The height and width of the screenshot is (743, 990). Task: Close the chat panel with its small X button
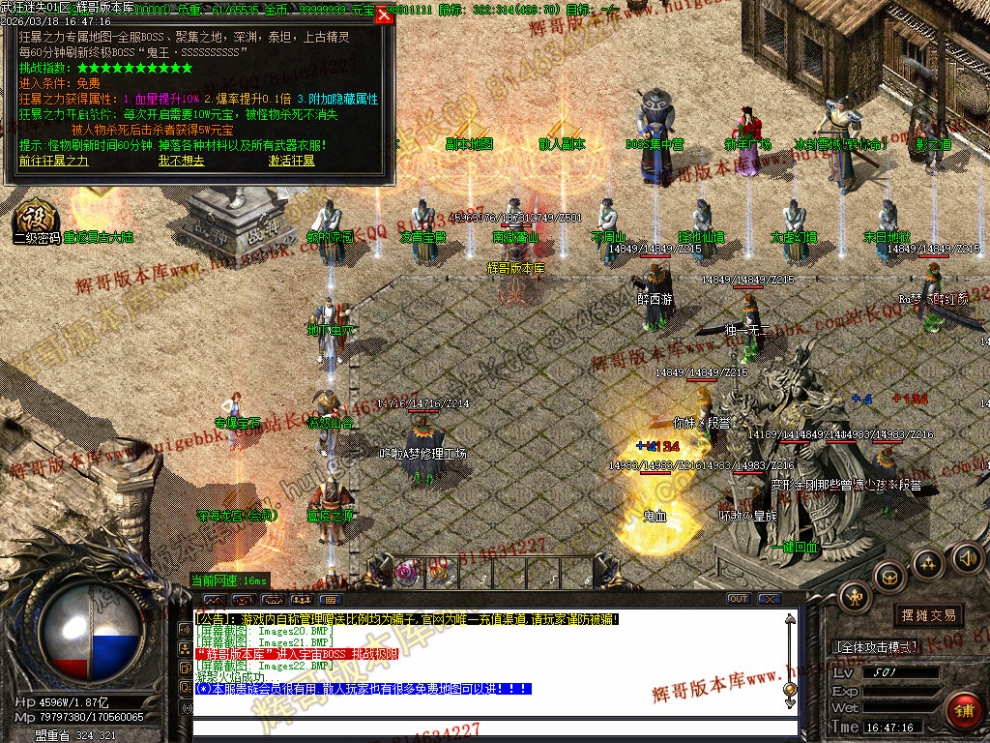[768, 599]
